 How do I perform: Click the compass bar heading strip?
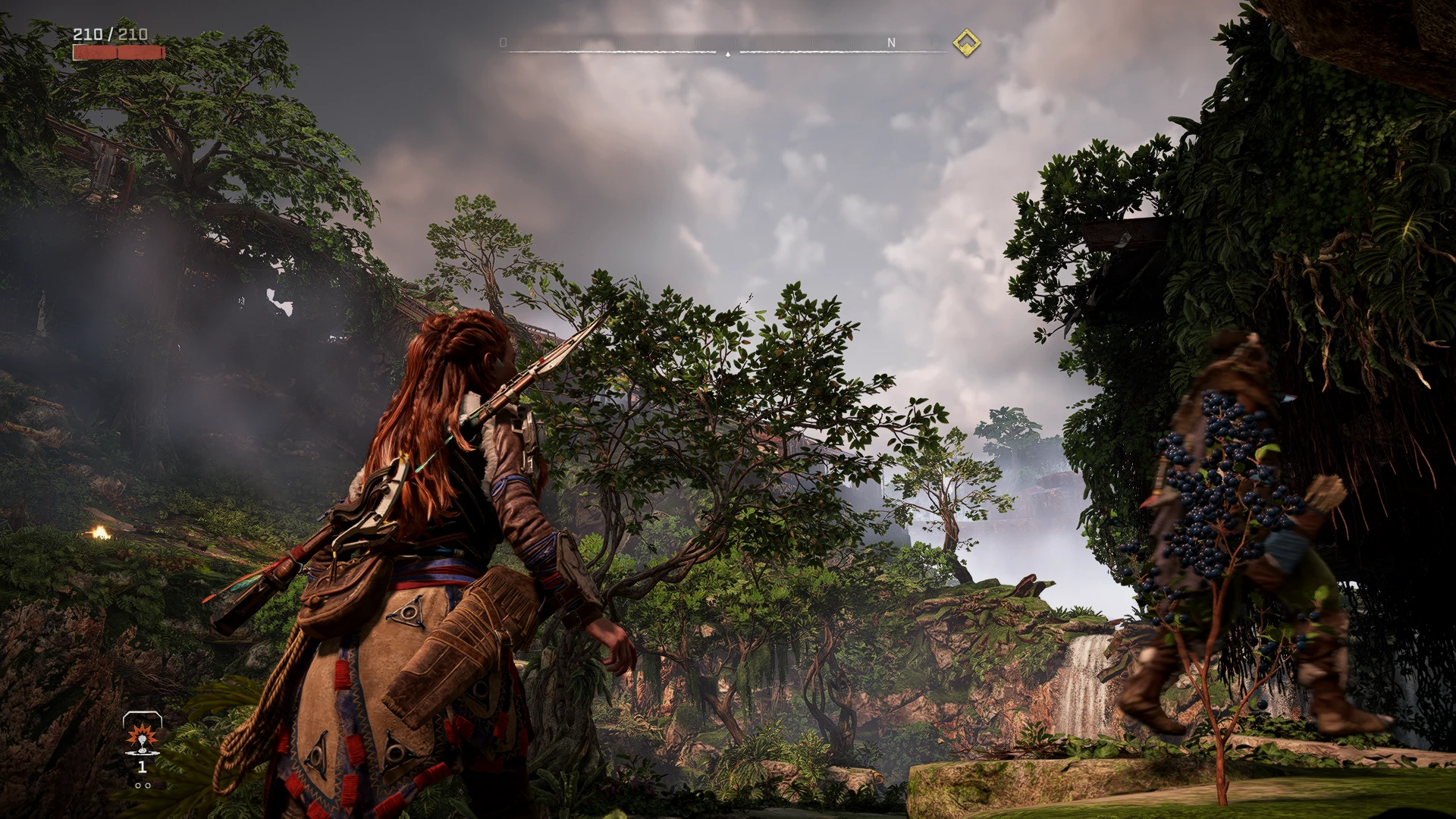point(726,45)
